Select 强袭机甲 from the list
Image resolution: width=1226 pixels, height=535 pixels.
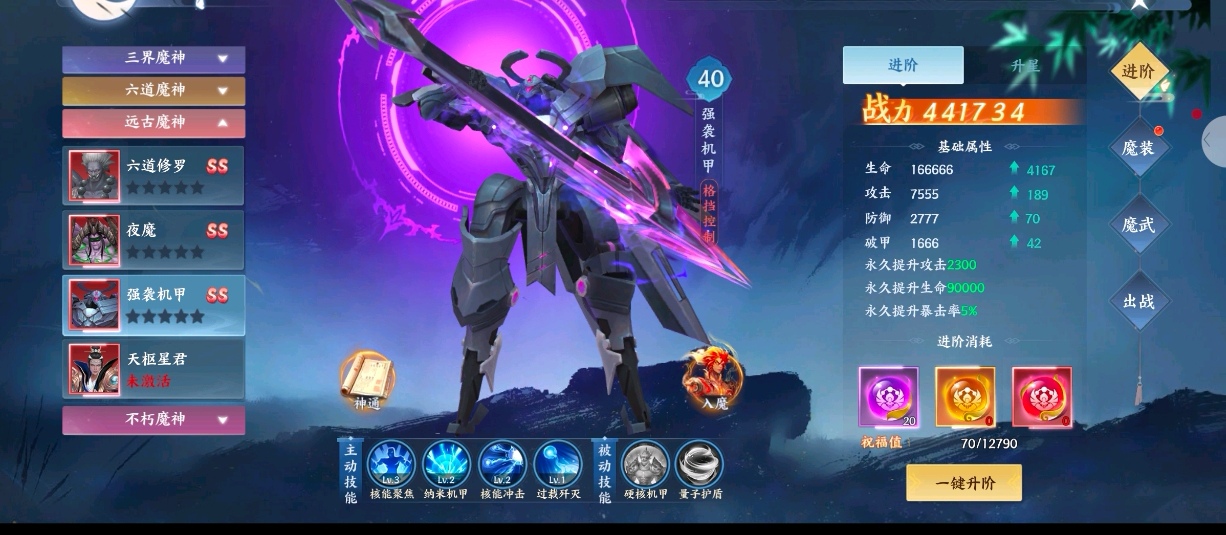[154, 305]
